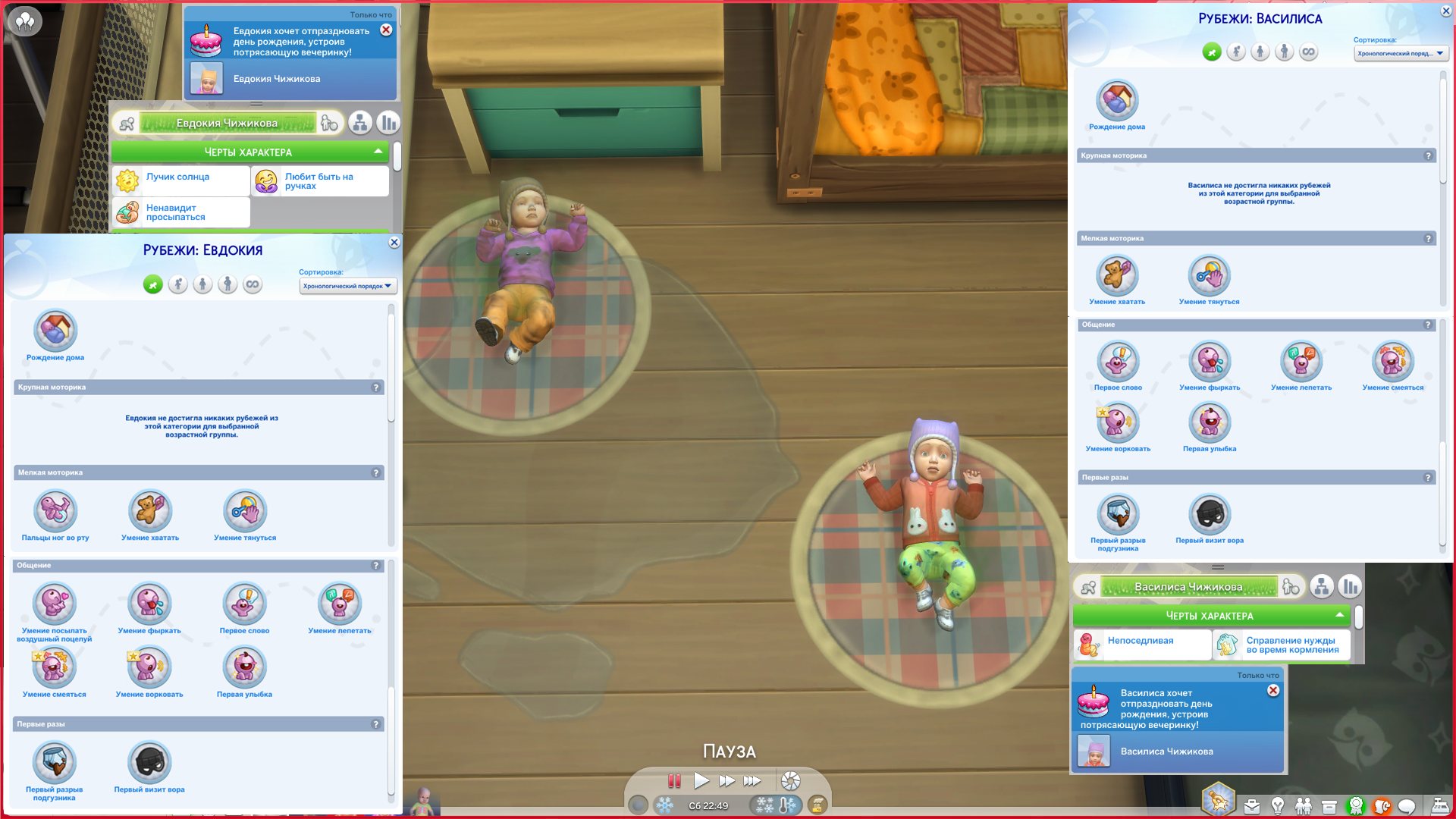Screen dimensions: 1456x819
Task: Collapse Василиса's Черты характера section
Action: tap(1339, 615)
